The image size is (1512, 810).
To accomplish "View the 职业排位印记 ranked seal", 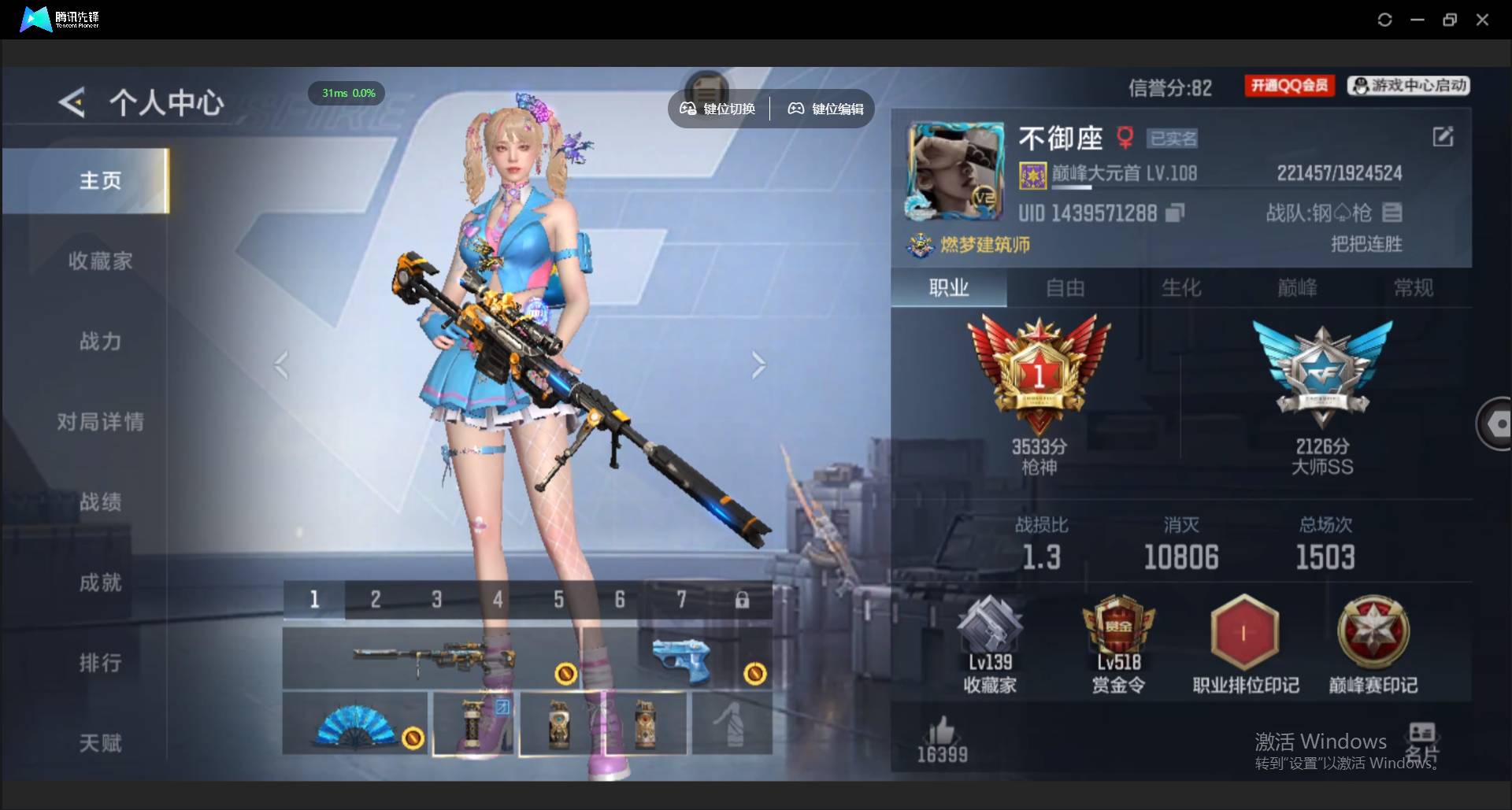I will coord(1243,638).
